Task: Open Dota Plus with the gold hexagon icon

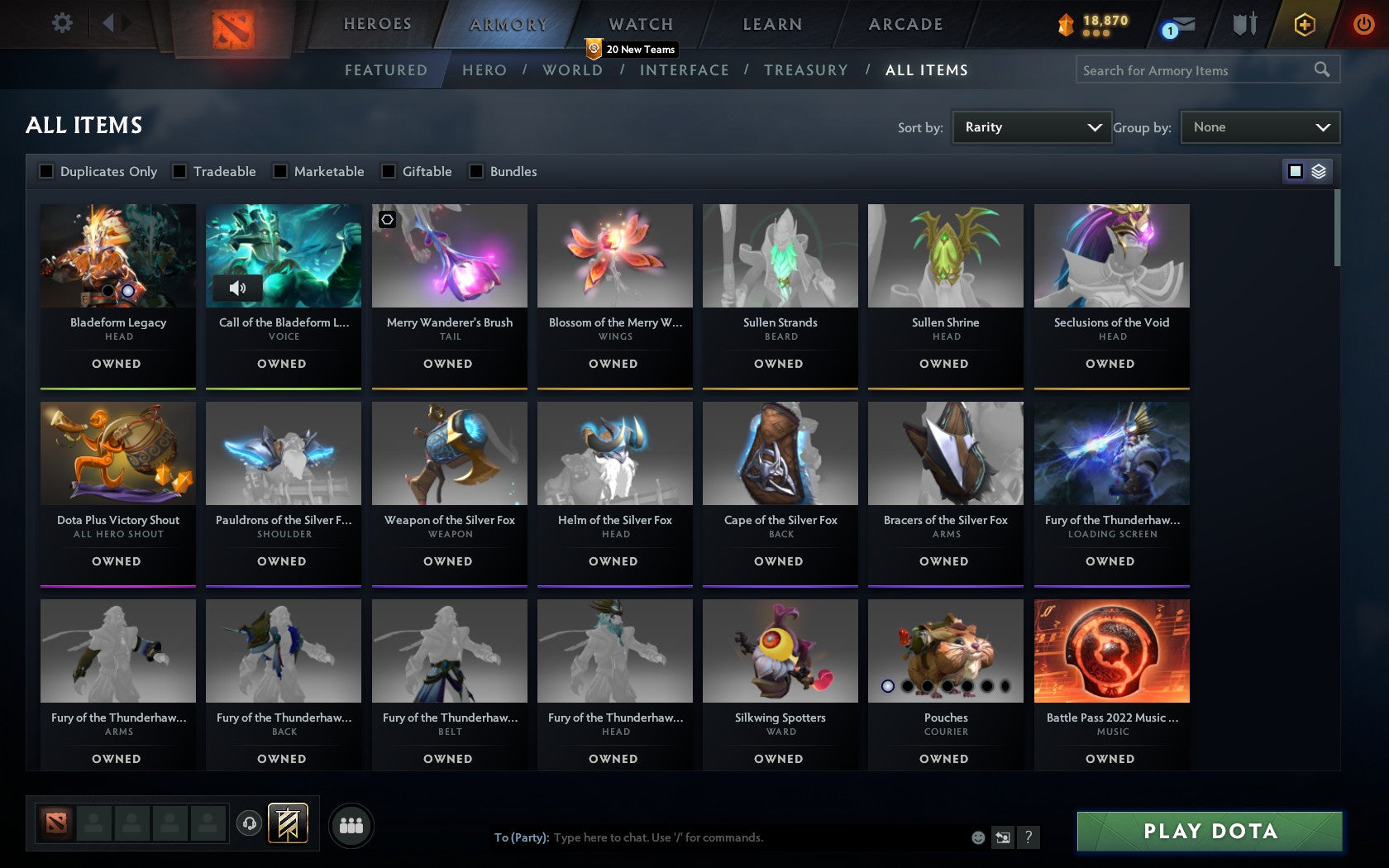Action: tap(1305, 25)
